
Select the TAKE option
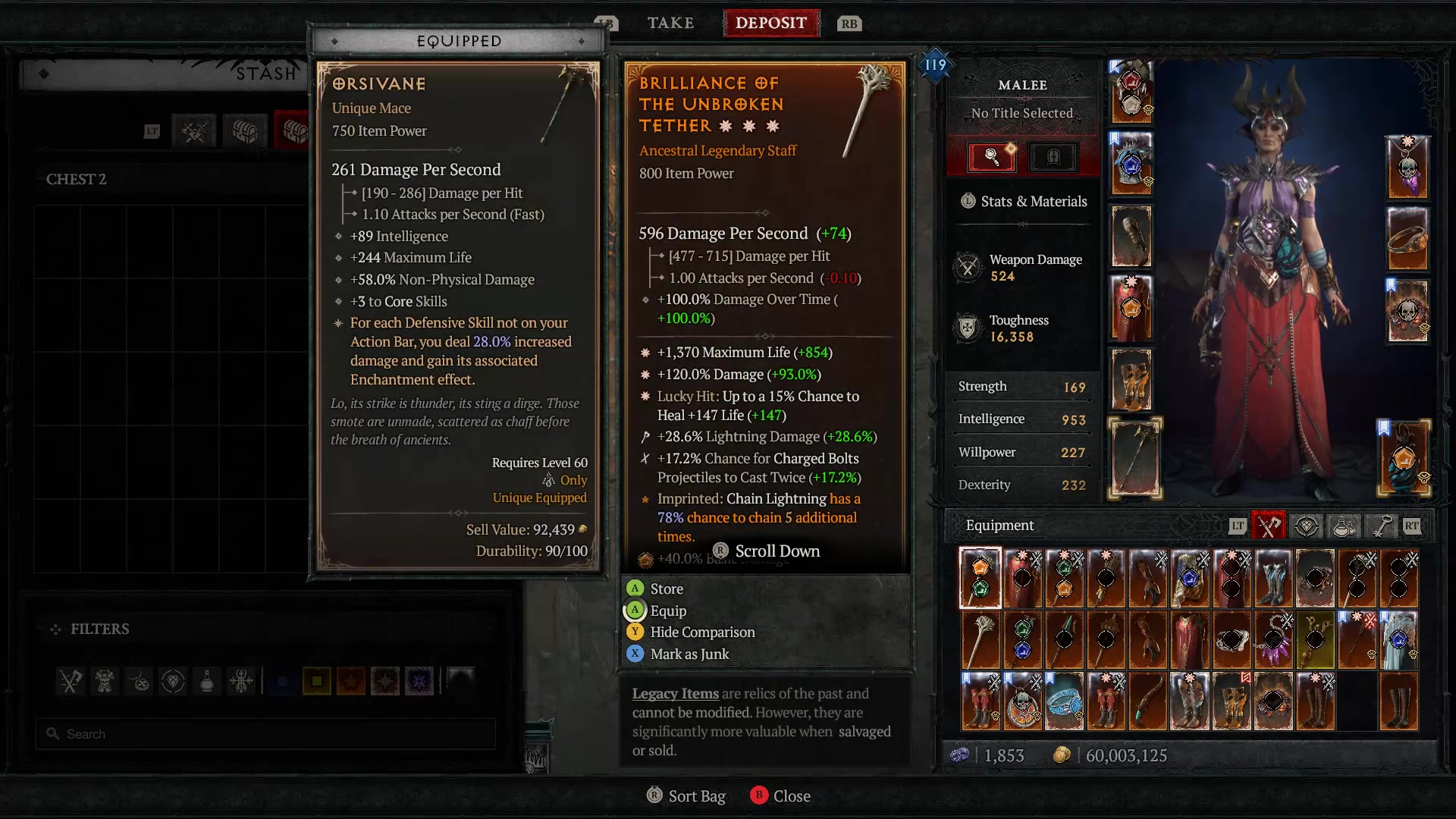[670, 23]
